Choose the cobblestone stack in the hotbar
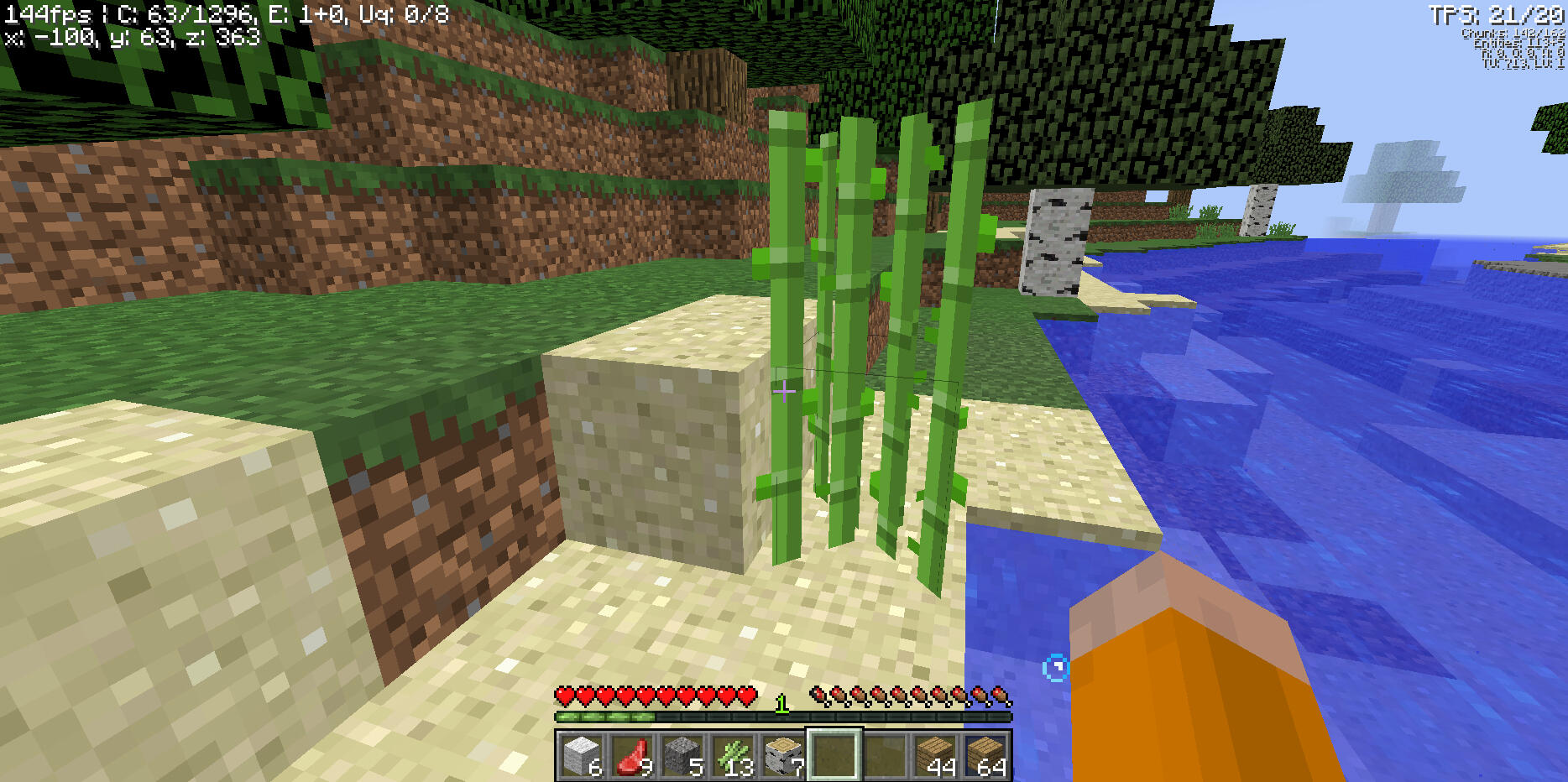Screen dimensions: 1568x782 [682, 755]
